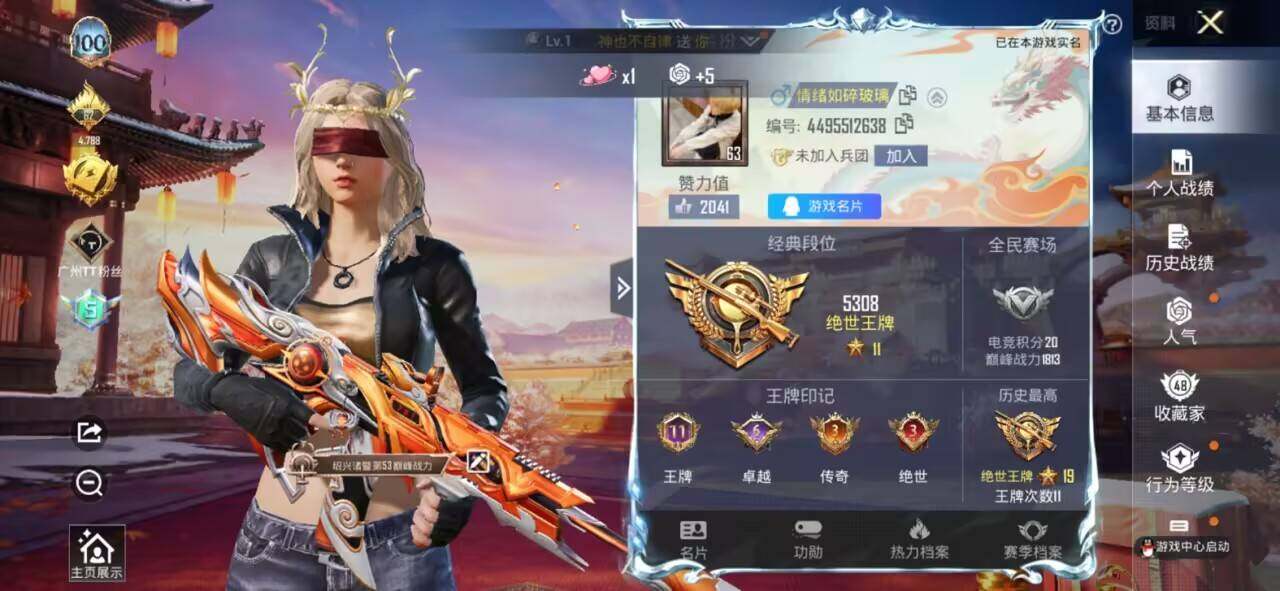Click the 加入 join corps button
Image resolution: width=1280 pixels, height=591 pixels.
(x=900, y=156)
